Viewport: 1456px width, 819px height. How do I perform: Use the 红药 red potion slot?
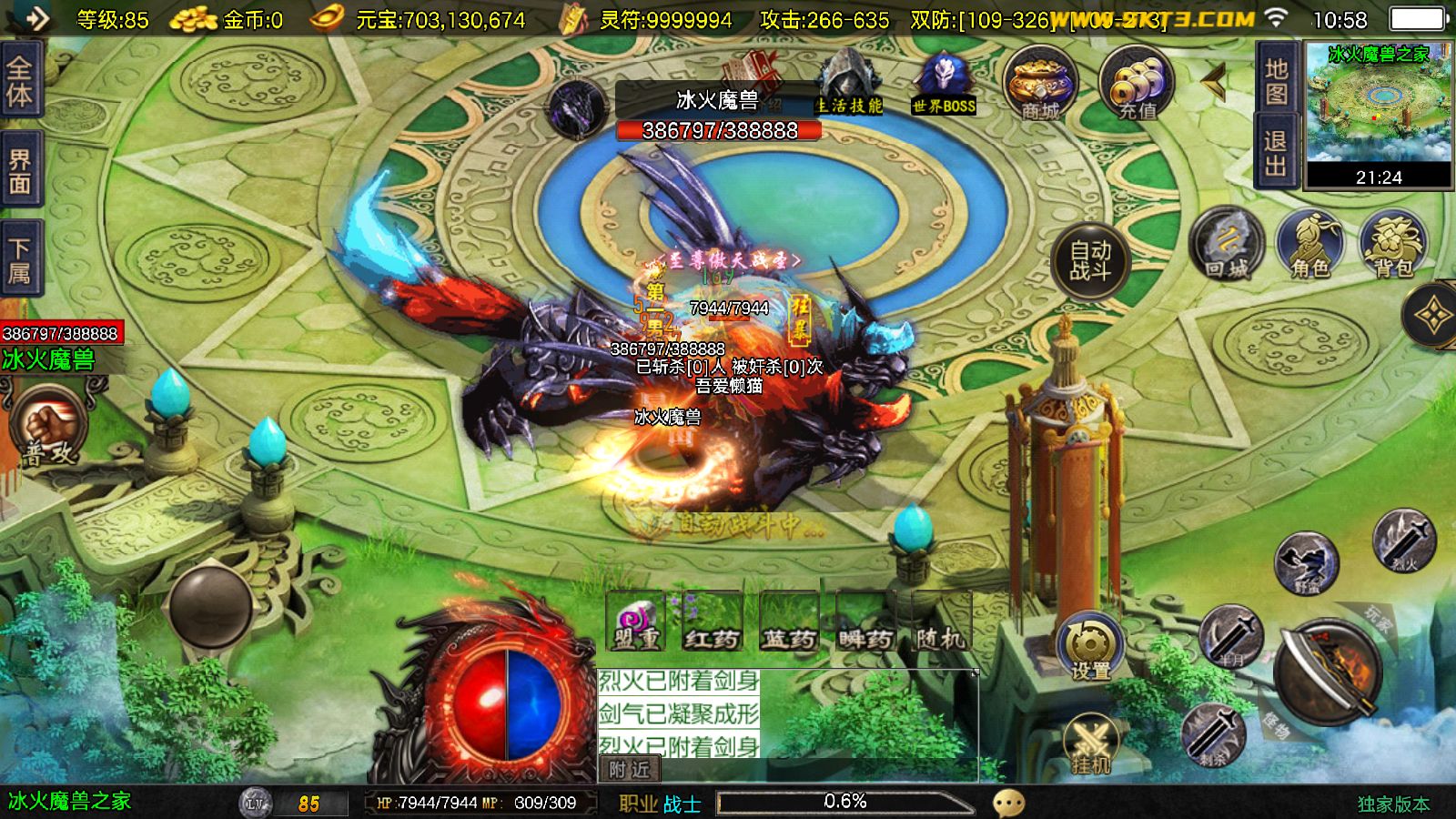coord(712,621)
